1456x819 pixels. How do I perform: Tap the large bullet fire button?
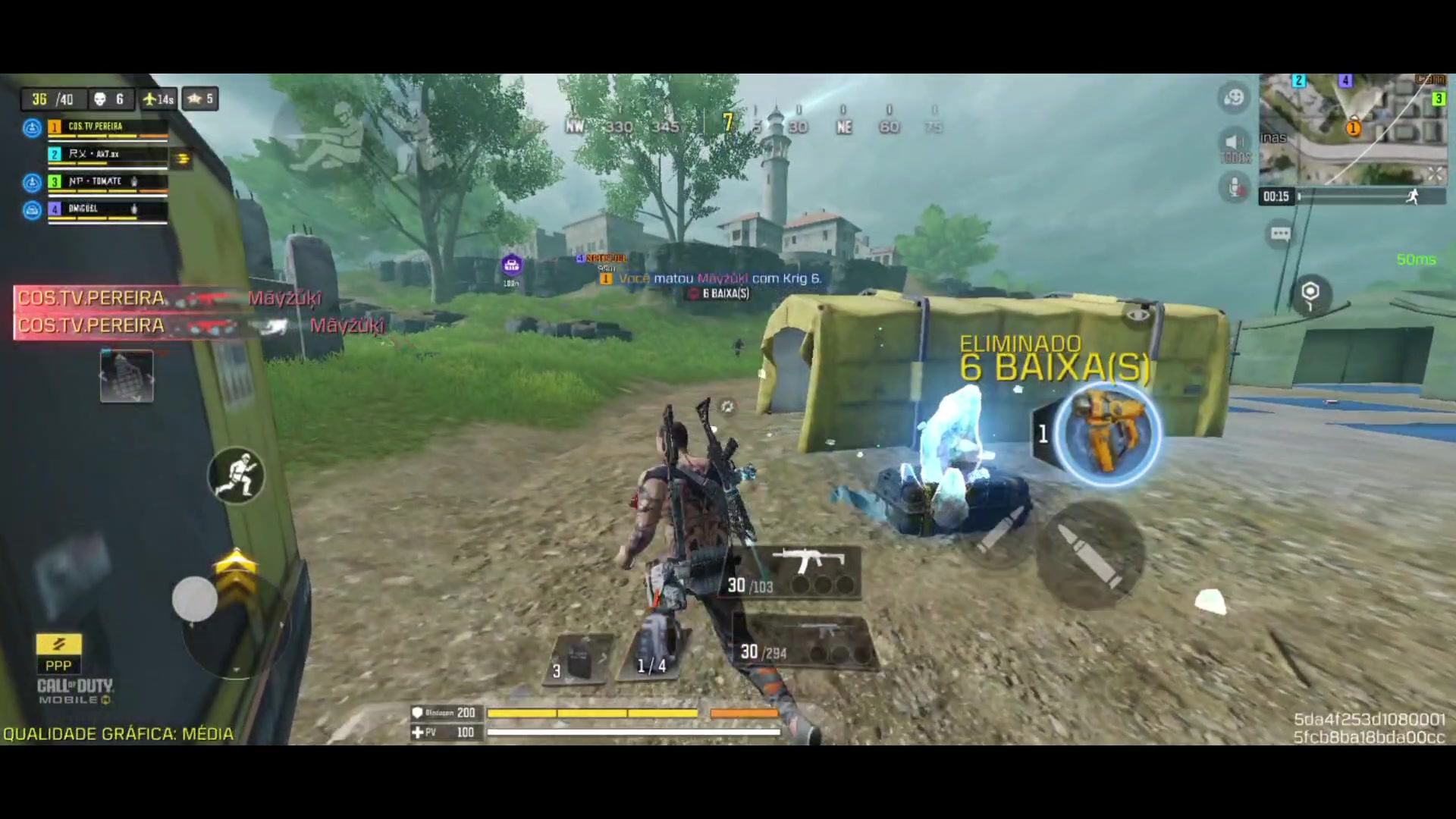pos(1089,555)
